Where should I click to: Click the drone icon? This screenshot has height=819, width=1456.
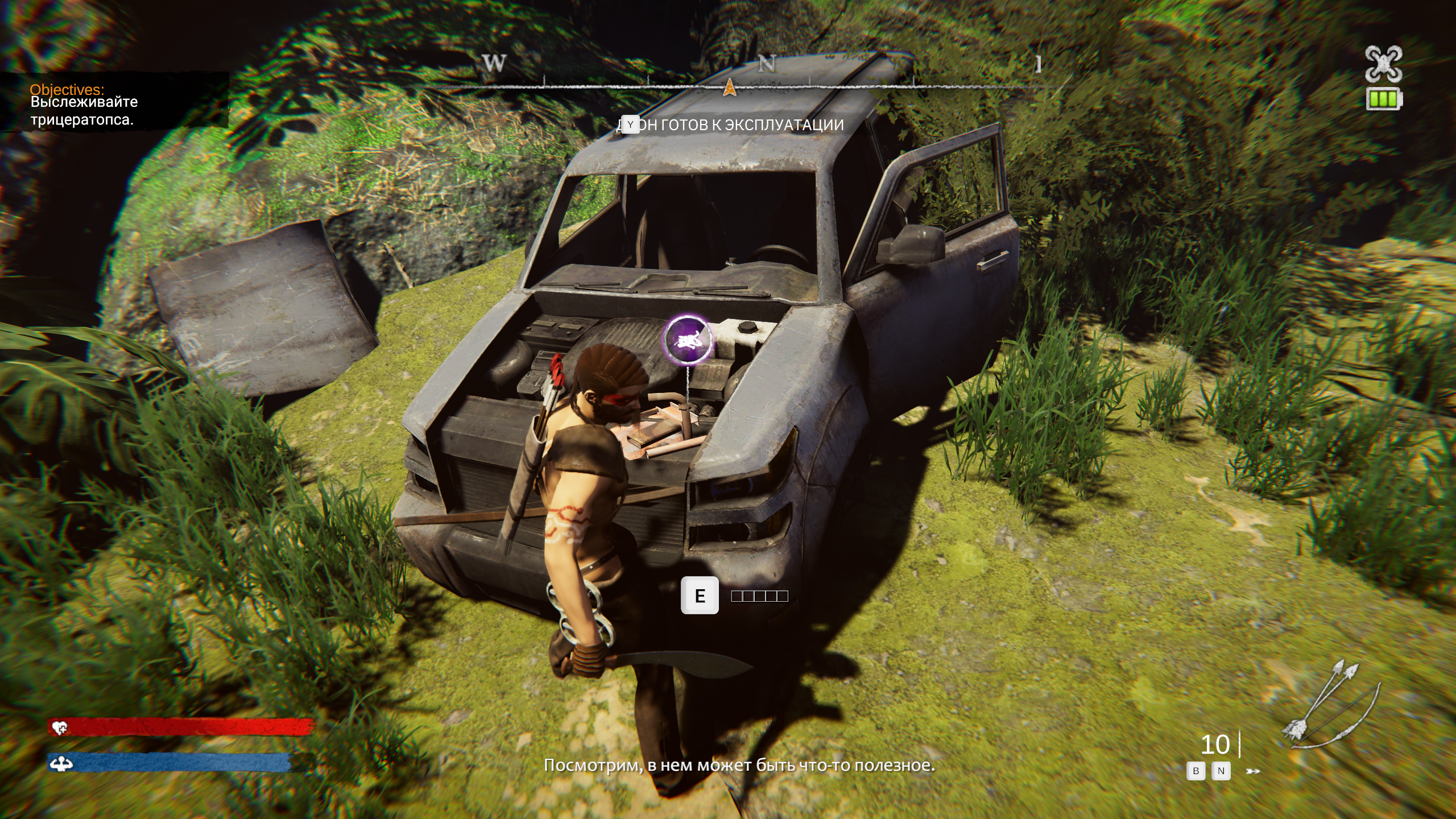(1383, 64)
